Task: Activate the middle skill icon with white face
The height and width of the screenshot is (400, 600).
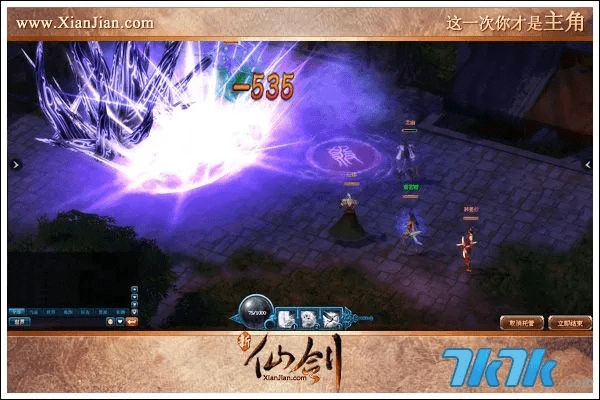Action: pyautogui.click(x=307, y=318)
